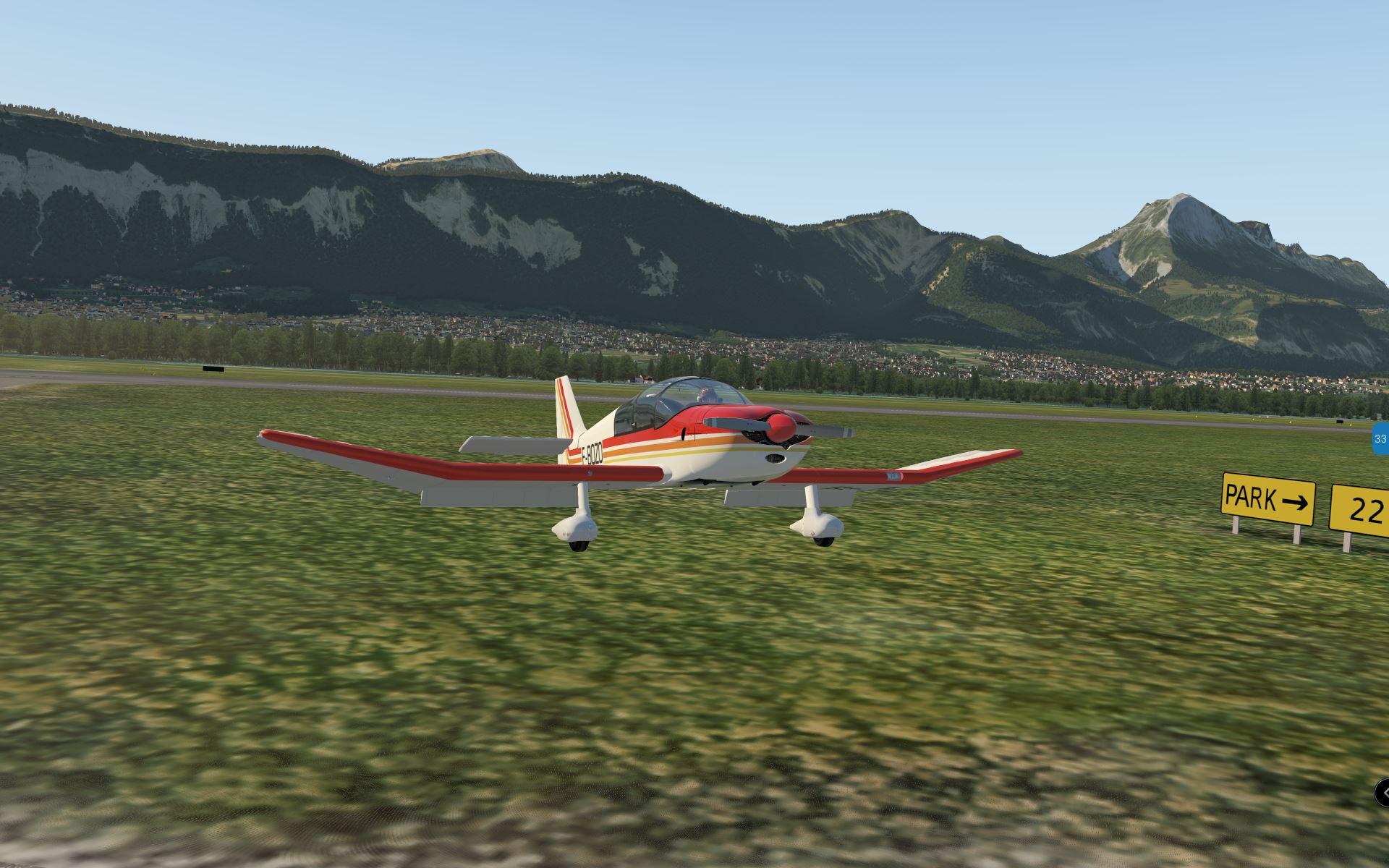Open the blue 33 notification badge
1389x868 pixels.
(x=1380, y=439)
